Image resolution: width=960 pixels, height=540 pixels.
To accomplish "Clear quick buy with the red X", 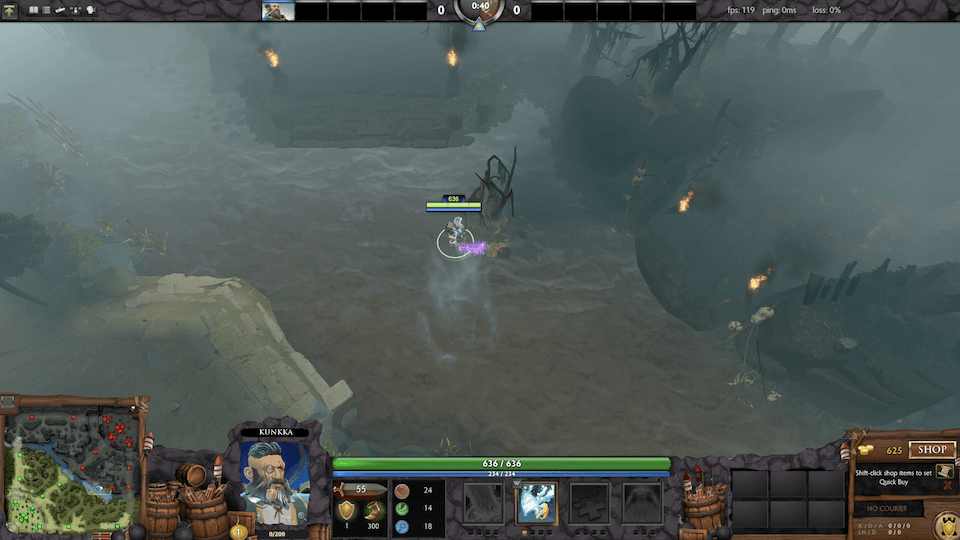I will tap(946, 485).
